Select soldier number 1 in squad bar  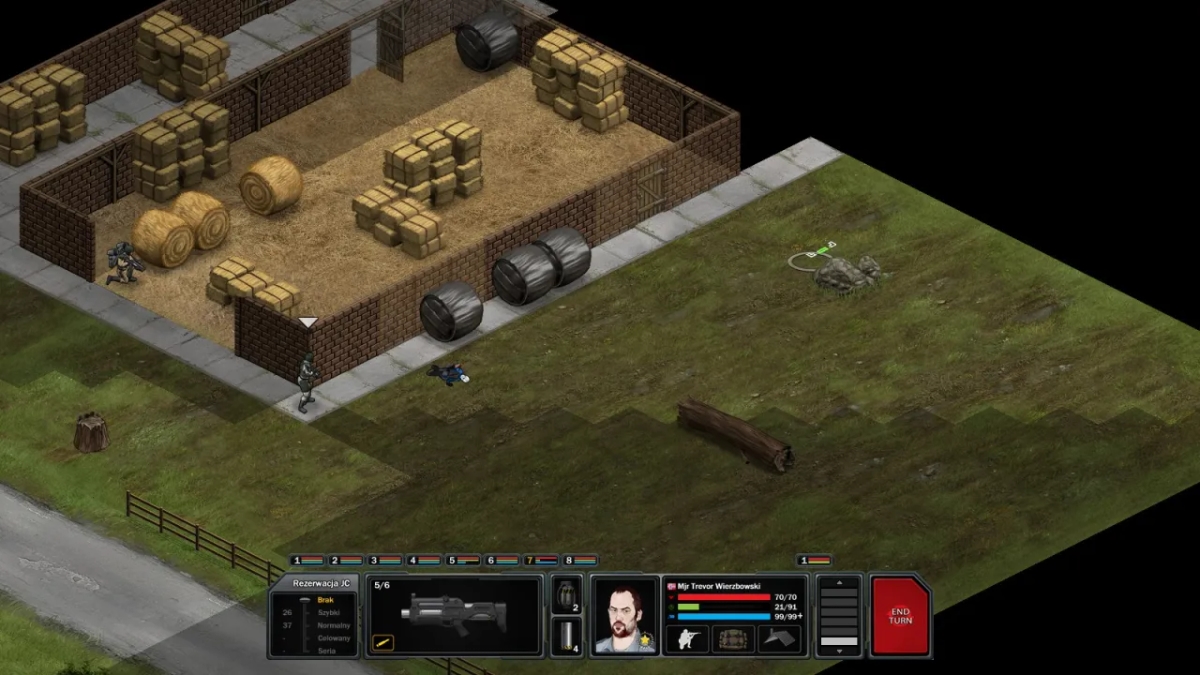307,561
